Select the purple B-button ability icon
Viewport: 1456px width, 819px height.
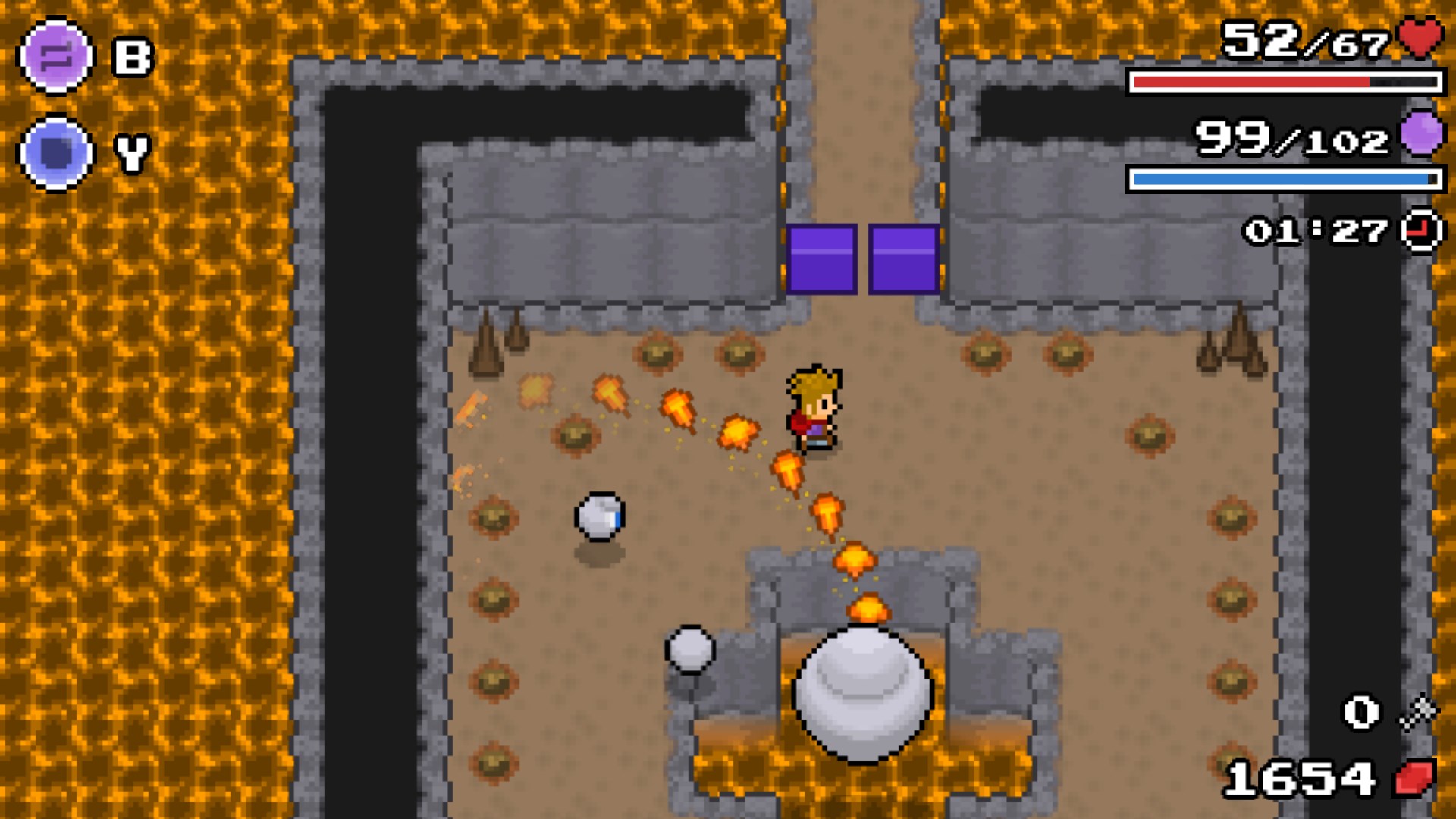(x=55, y=56)
